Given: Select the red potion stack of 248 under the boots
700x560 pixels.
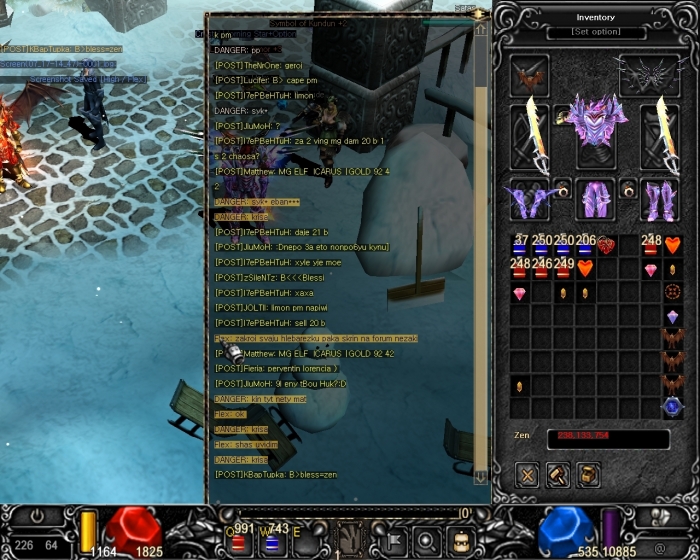Looking at the screenshot, I should click(651, 246).
